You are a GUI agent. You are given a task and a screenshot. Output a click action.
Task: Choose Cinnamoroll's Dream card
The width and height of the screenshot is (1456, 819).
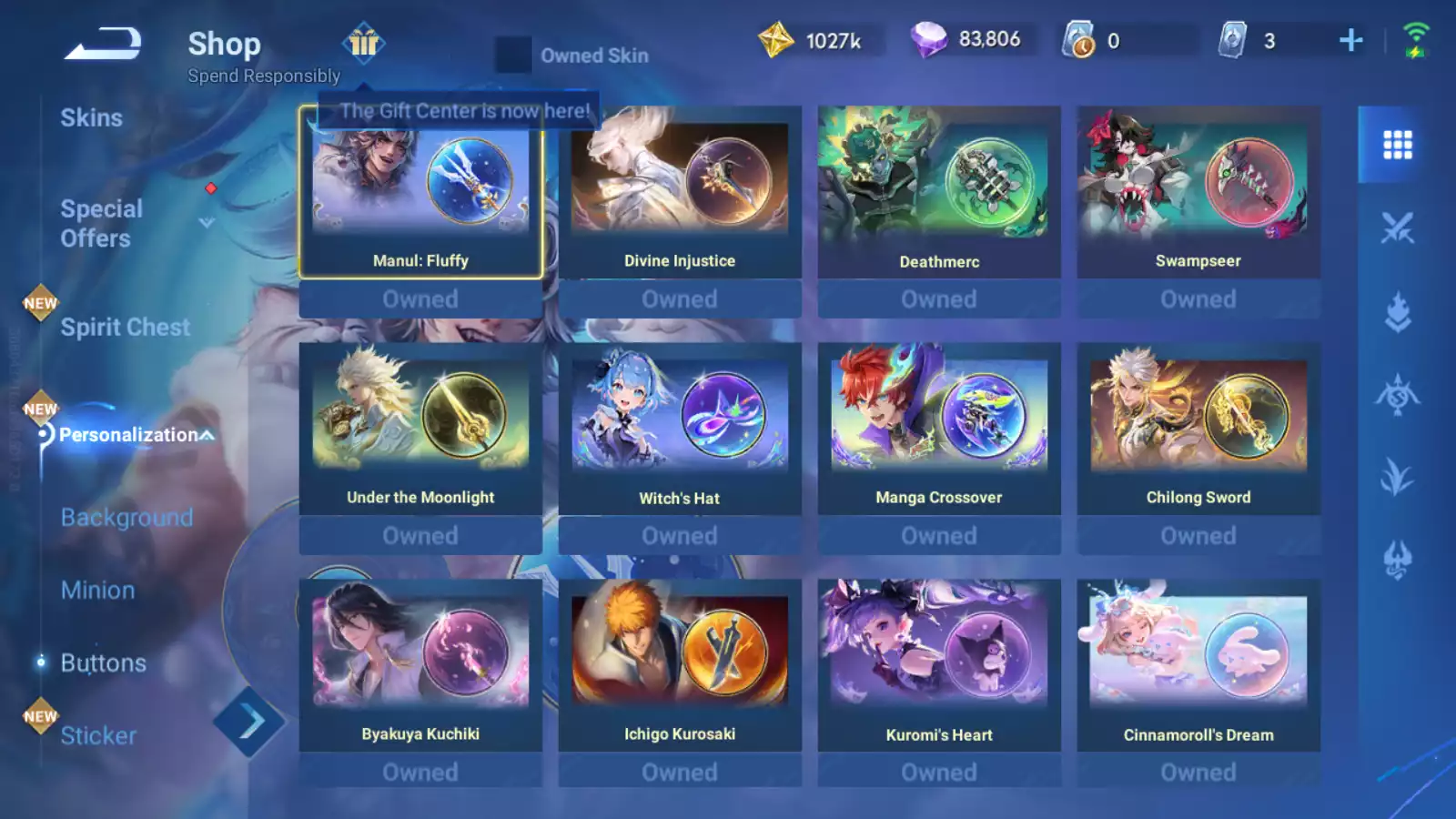tap(1198, 666)
